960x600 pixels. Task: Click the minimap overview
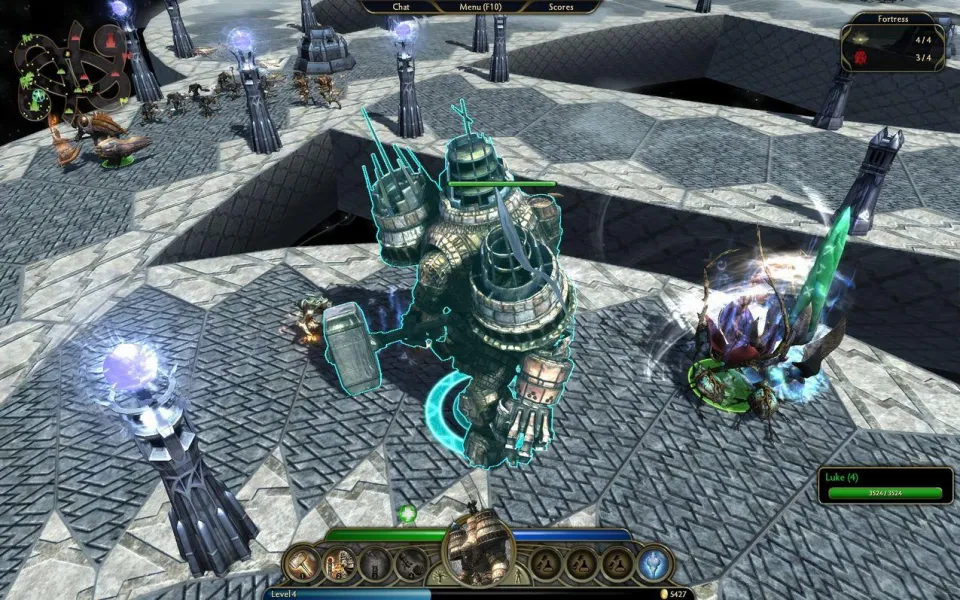click(x=70, y=68)
